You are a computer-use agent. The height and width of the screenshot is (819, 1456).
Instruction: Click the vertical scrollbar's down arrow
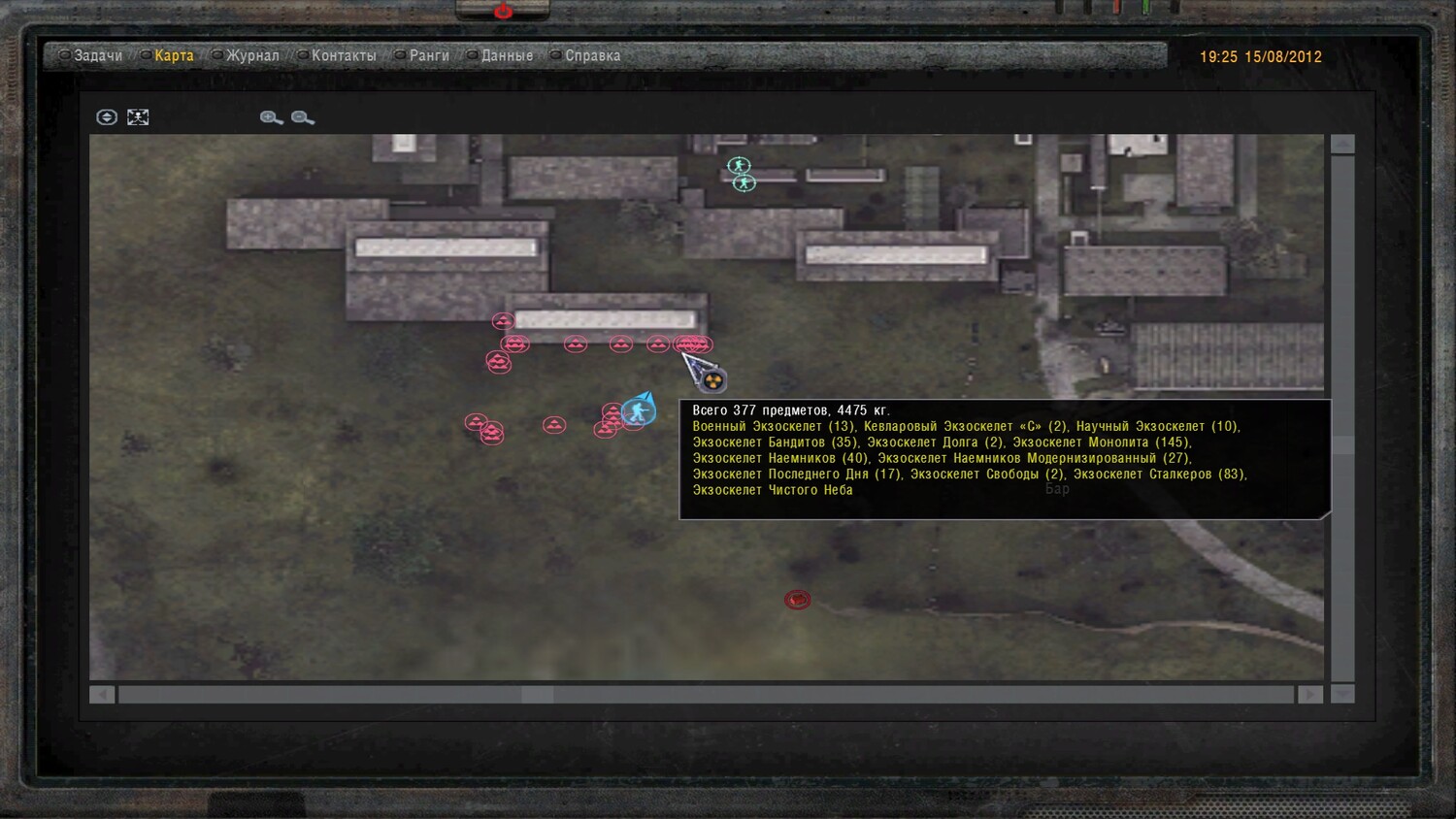point(1342,694)
